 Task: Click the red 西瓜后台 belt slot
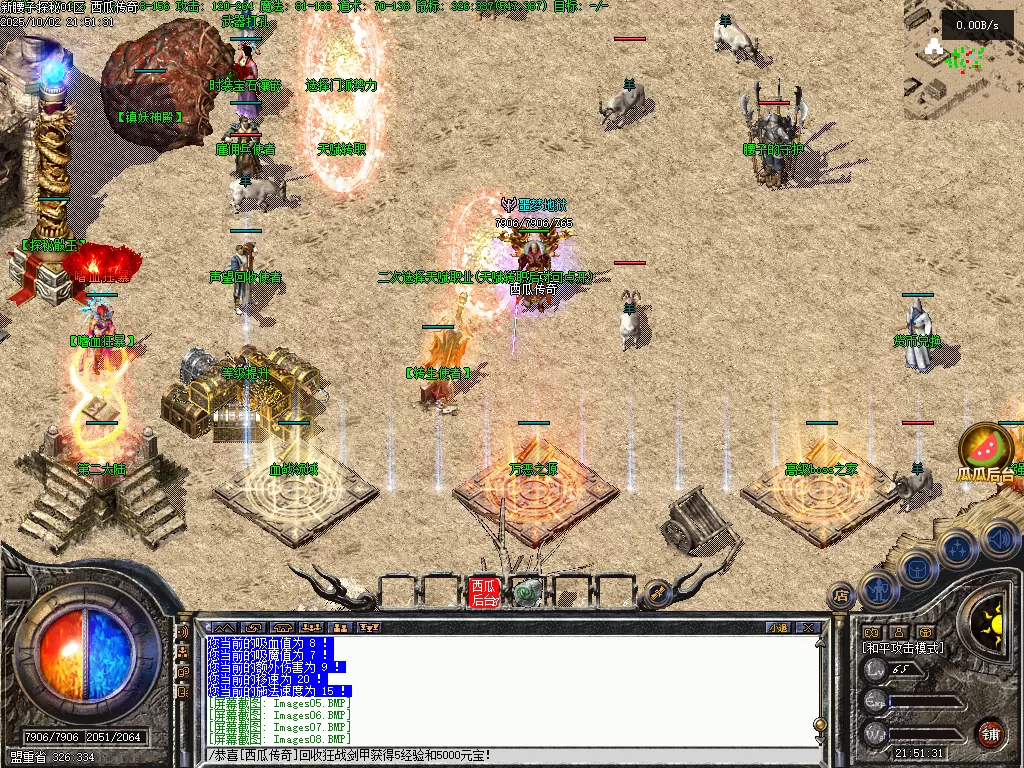tap(484, 592)
